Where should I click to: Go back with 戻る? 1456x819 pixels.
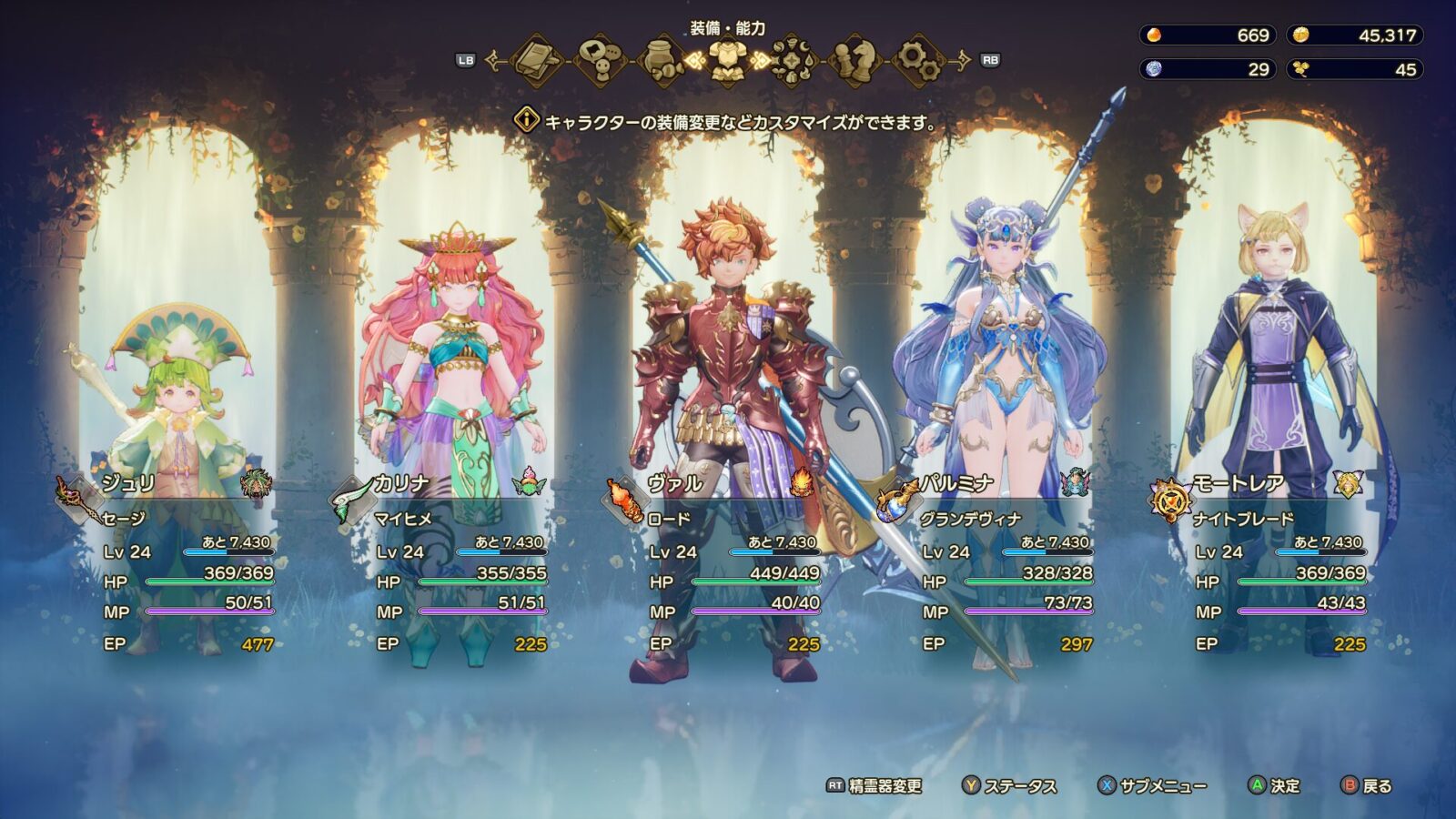(1367, 785)
